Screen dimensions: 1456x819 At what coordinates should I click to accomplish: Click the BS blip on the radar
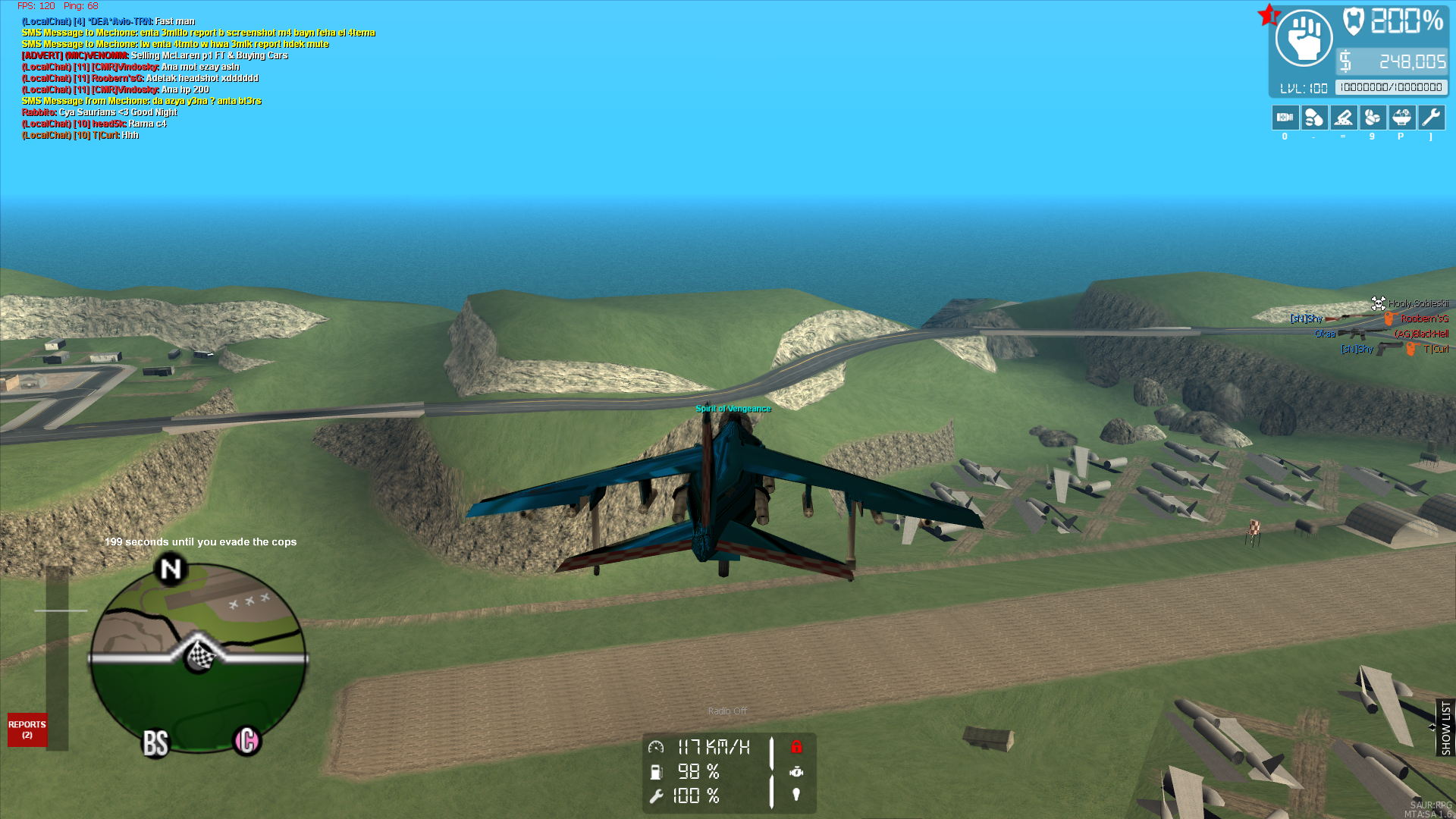(x=155, y=744)
